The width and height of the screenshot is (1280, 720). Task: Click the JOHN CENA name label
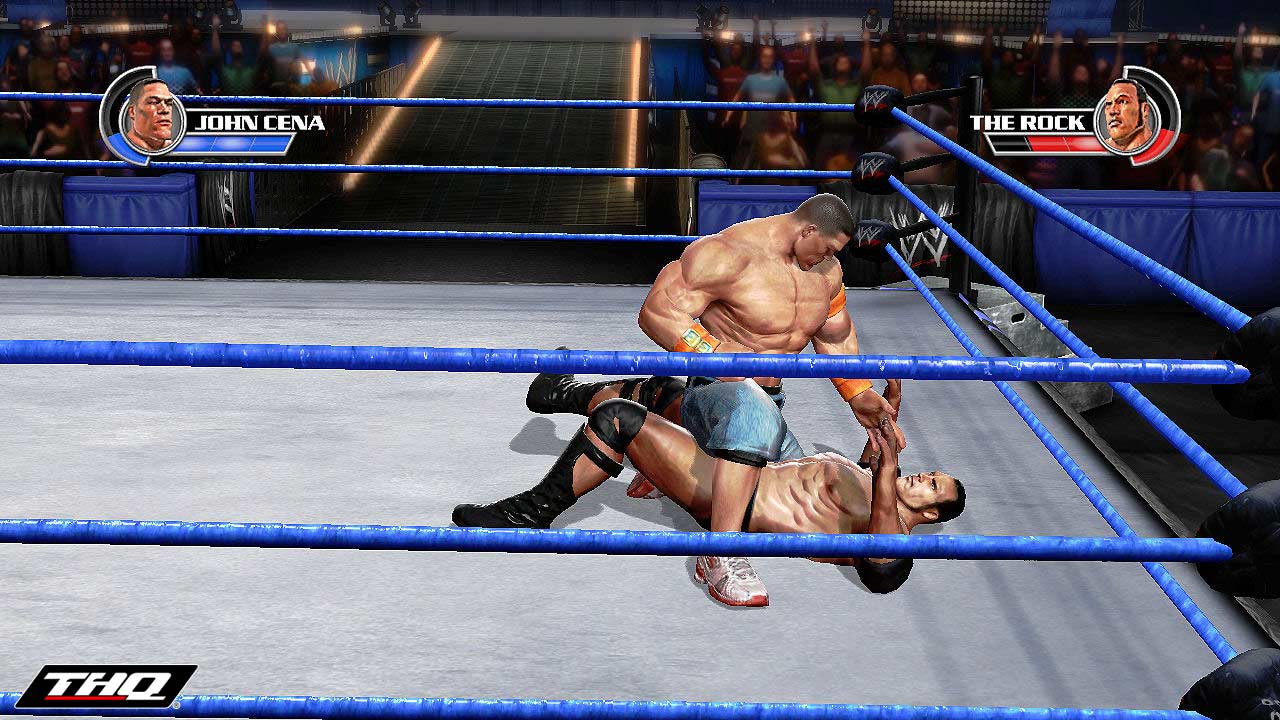tap(258, 121)
